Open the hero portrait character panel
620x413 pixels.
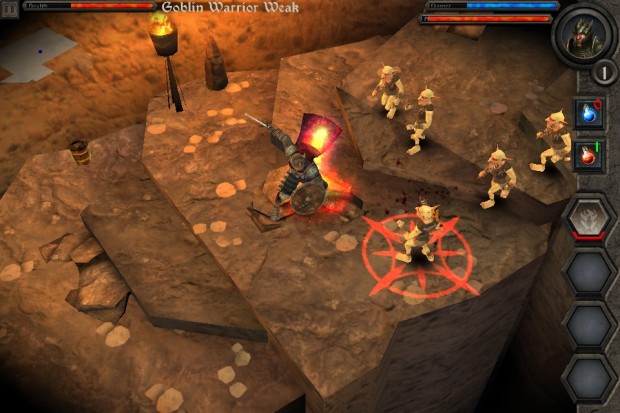pos(584,34)
